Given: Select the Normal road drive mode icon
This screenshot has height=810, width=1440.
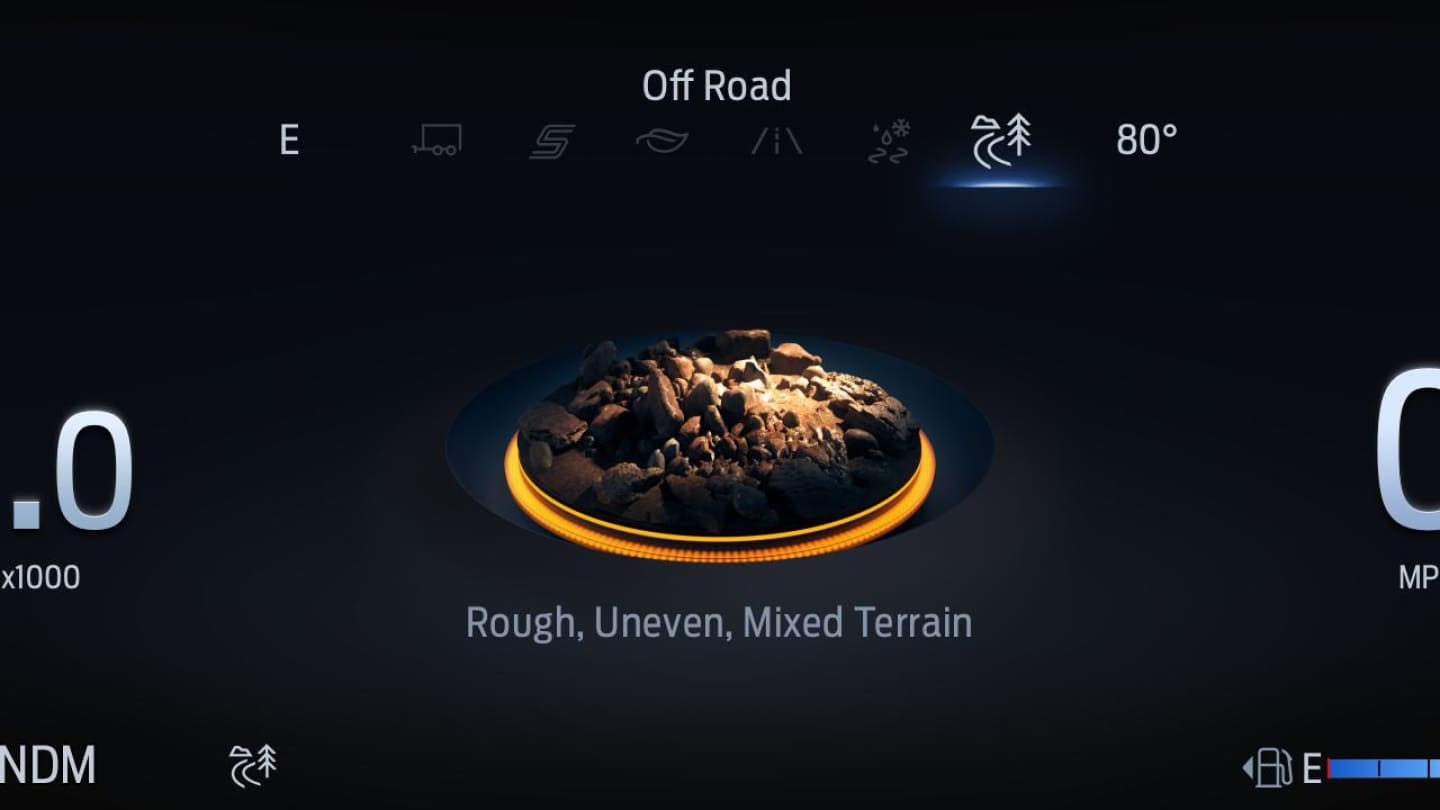Looking at the screenshot, I should click(777, 141).
